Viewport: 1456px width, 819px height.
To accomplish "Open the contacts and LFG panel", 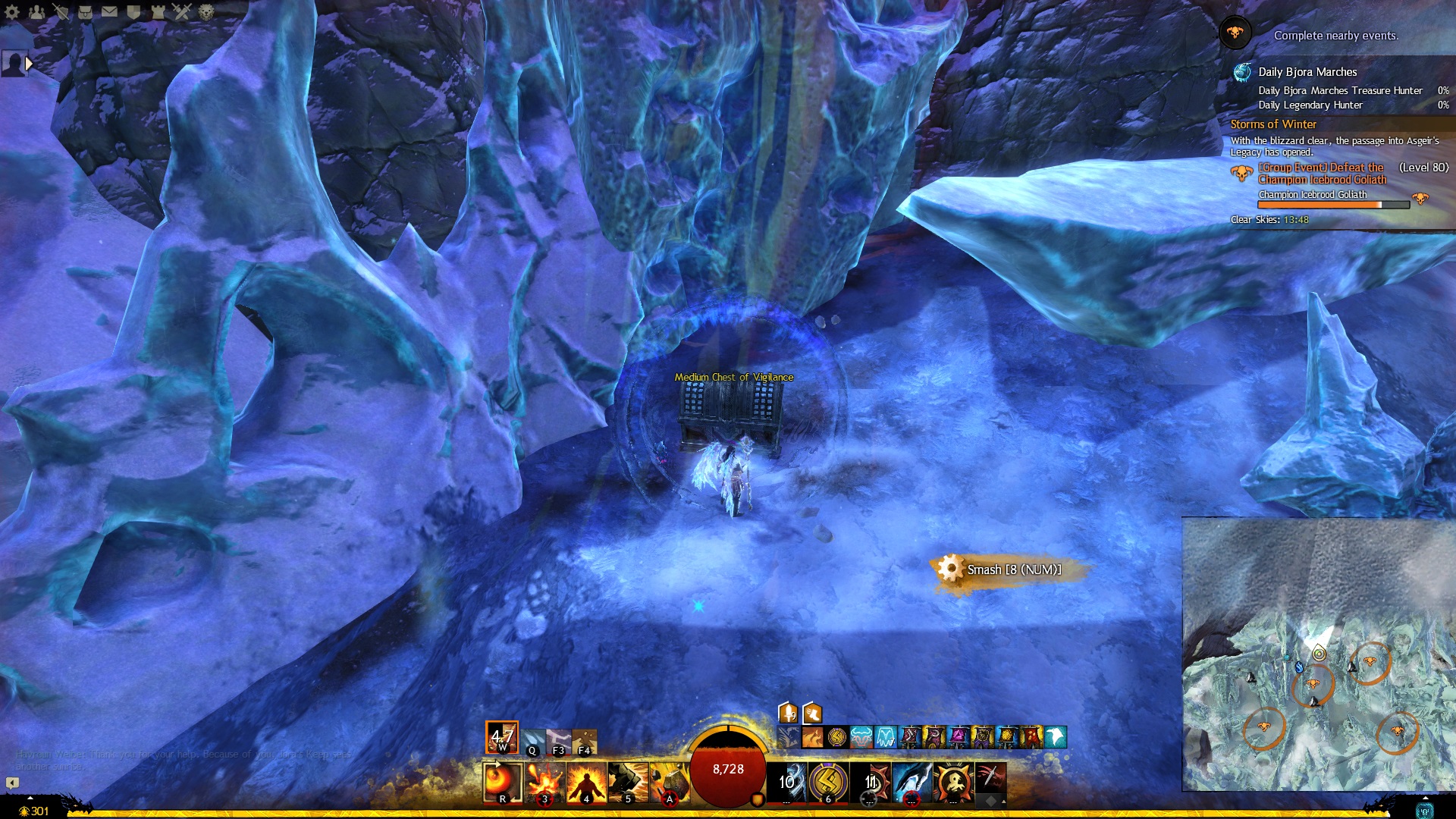I will (x=36, y=11).
